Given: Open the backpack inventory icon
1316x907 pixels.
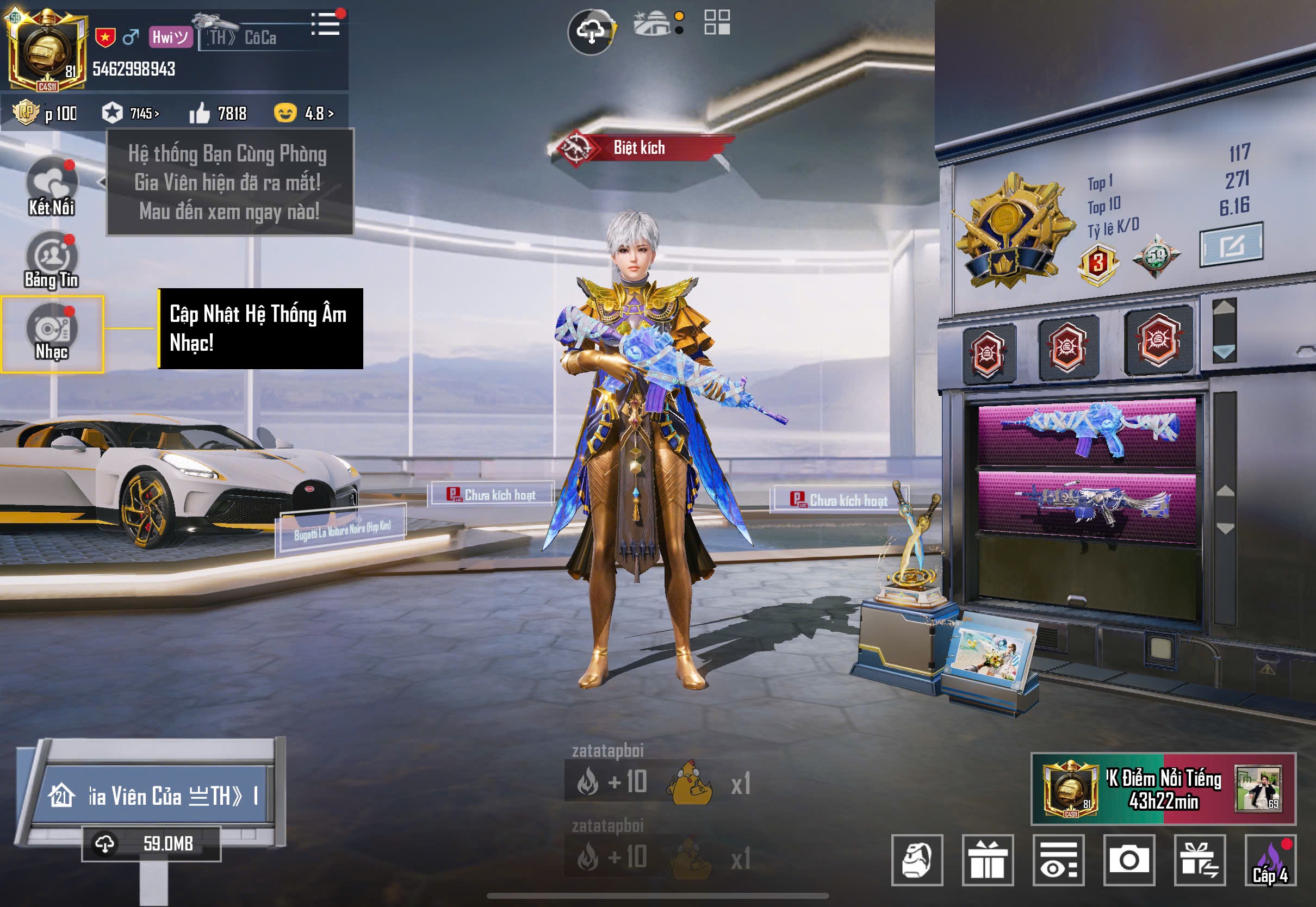Looking at the screenshot, I should pos(917,860).
